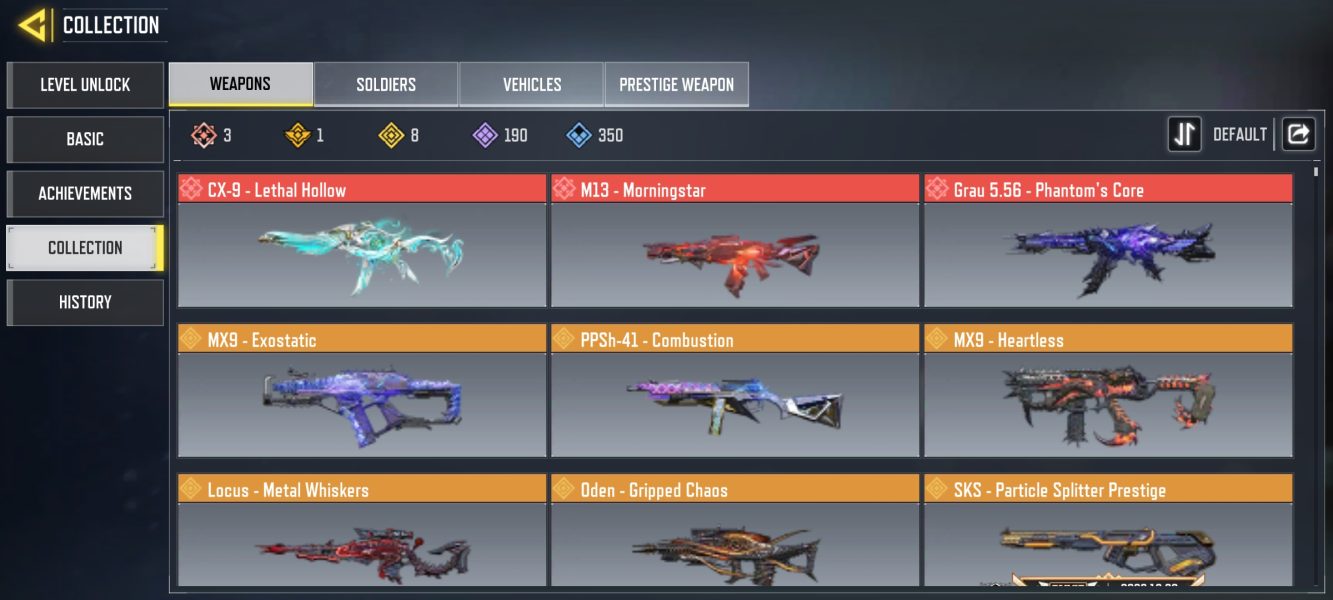This screenshot has height=600, width=1333.
Task: Switch to the Soldiers tab
Action: click(x=386, y=84)
